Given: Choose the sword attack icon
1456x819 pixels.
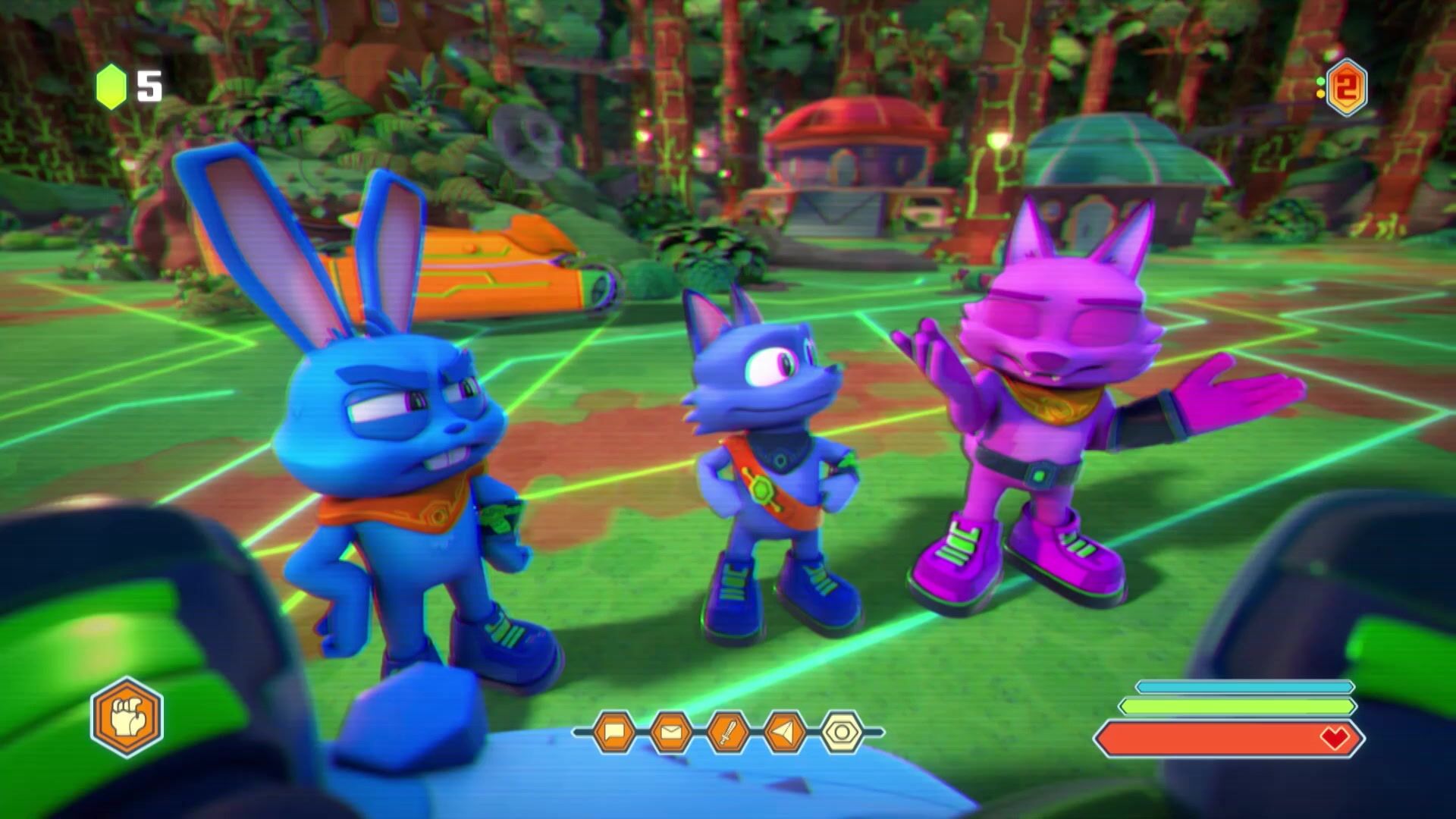Looking at the screenshot, I should [728, 732].
